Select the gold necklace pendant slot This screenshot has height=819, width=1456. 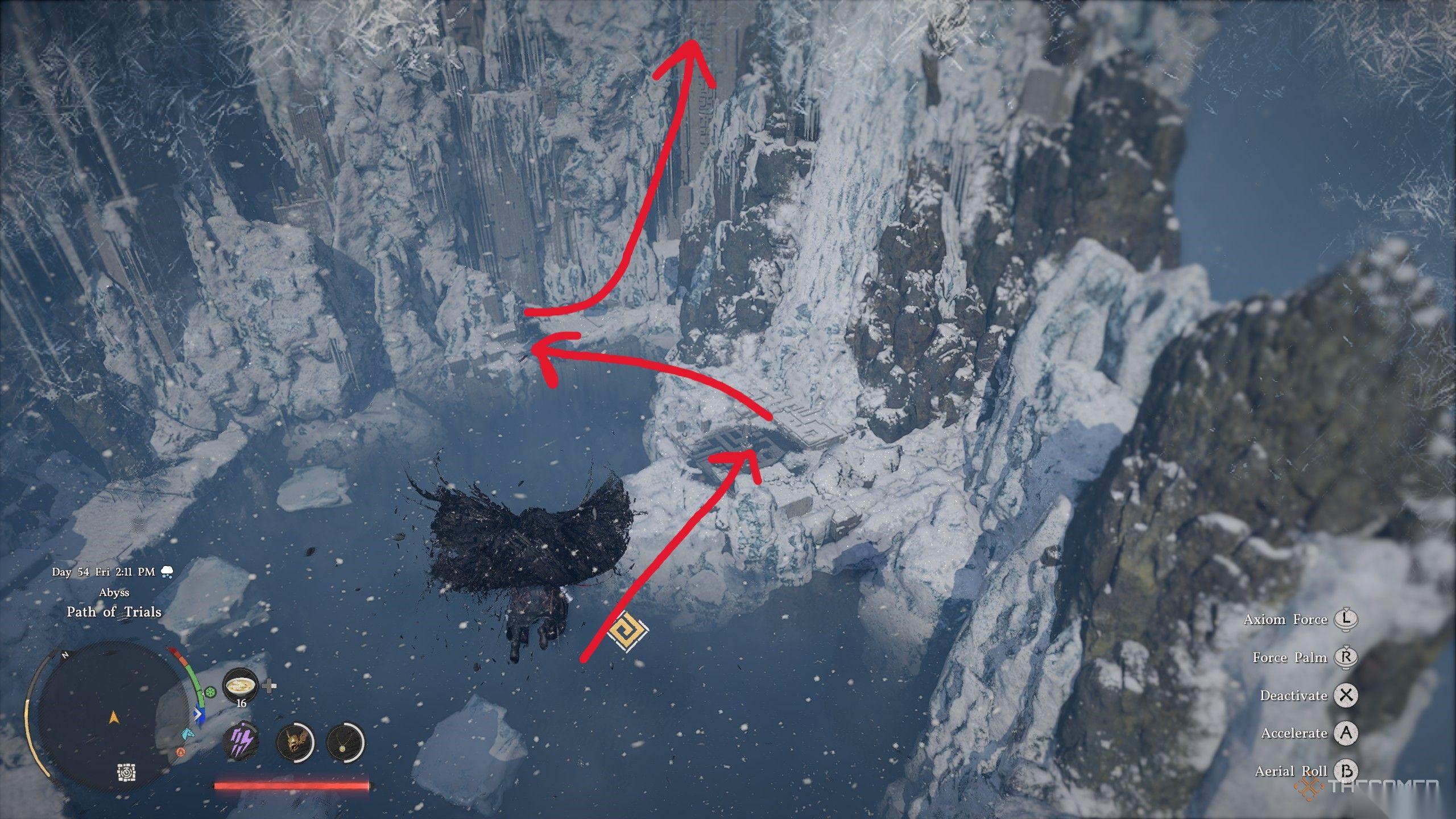(345, 743)
